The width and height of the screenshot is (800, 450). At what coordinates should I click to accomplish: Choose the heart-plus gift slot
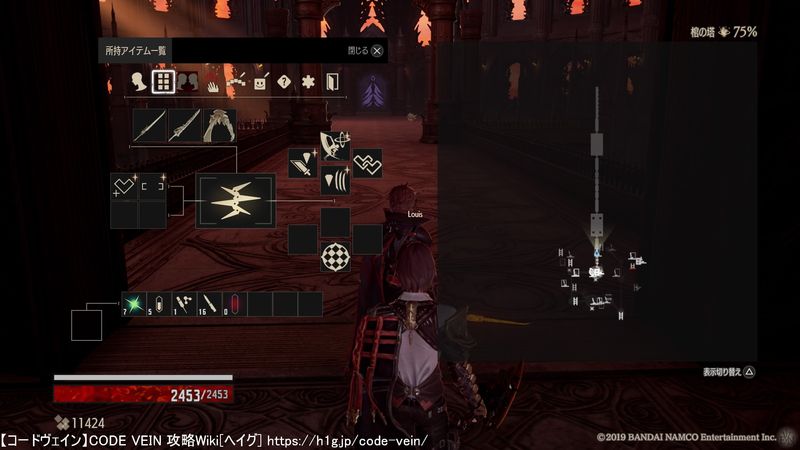[x=124, y=186]
